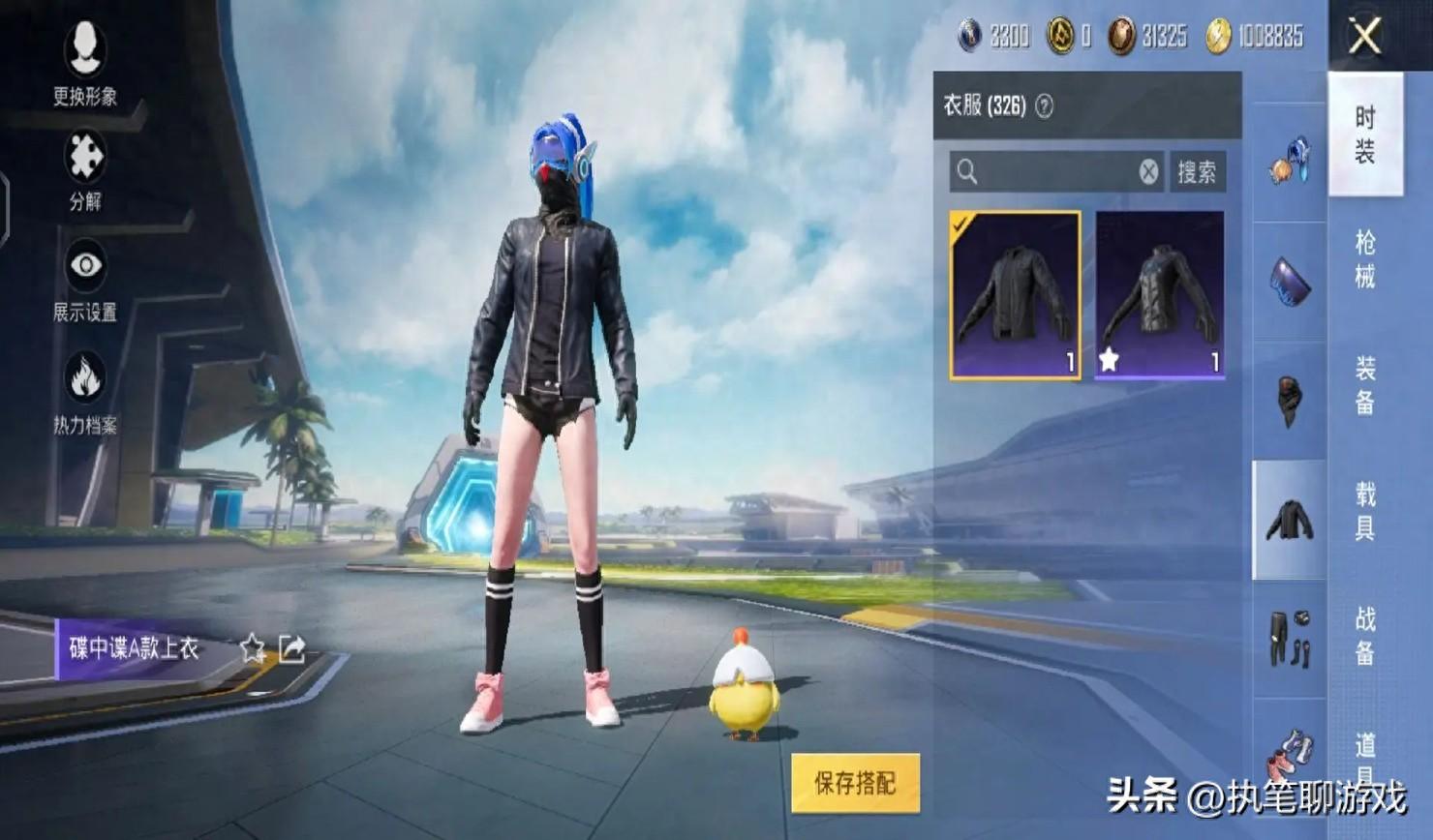Viewport: 1433px width, 840px height.
Task: Clear the search box with its X icon
Action: pos(1148,172)
